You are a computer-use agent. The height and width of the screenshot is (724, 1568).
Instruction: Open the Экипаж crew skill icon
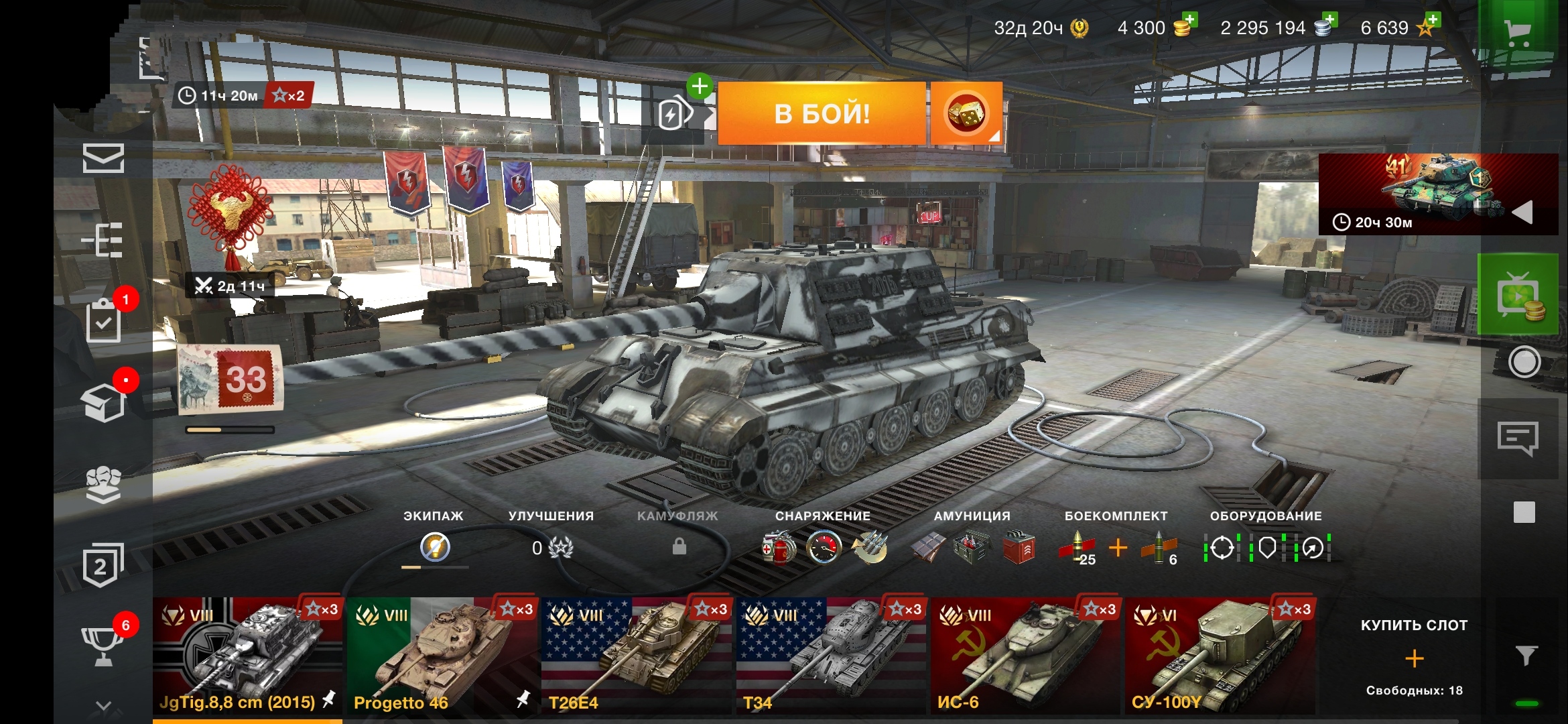point(435,547)
